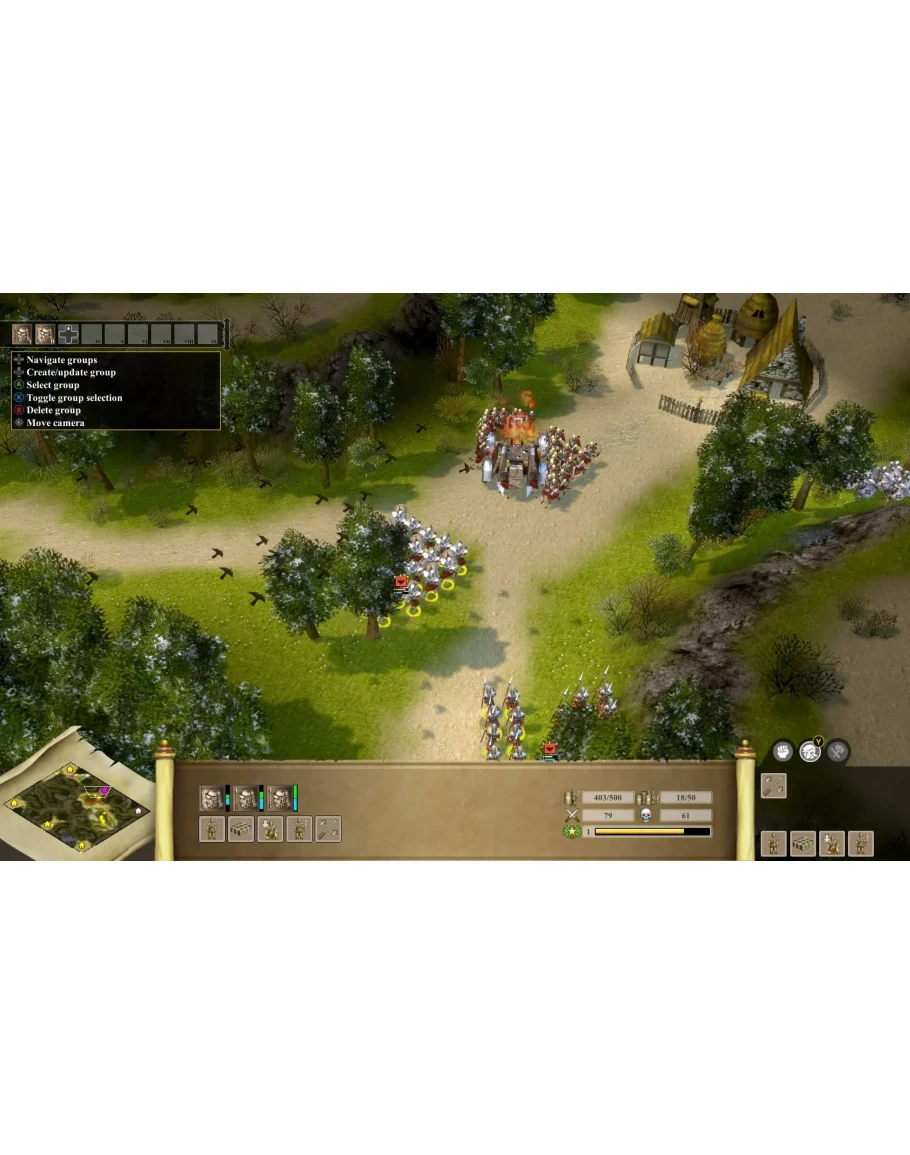Click the kneeling soldier icon in the dark side panel
910x1155 pixels.
832,844
